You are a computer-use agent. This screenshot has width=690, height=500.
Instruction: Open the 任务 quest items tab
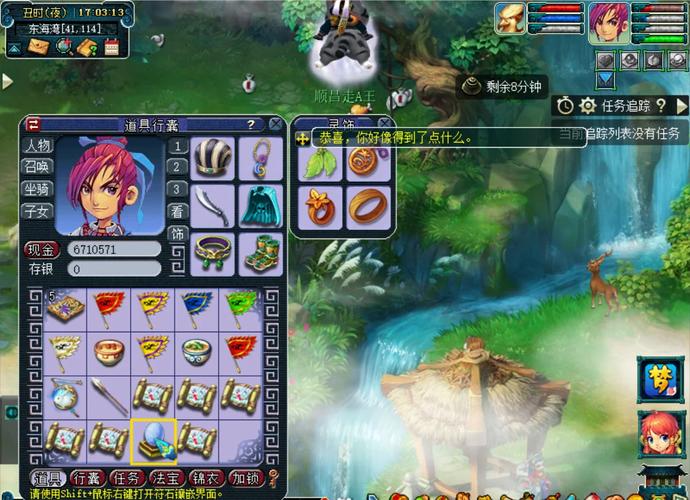click(126, 477)
